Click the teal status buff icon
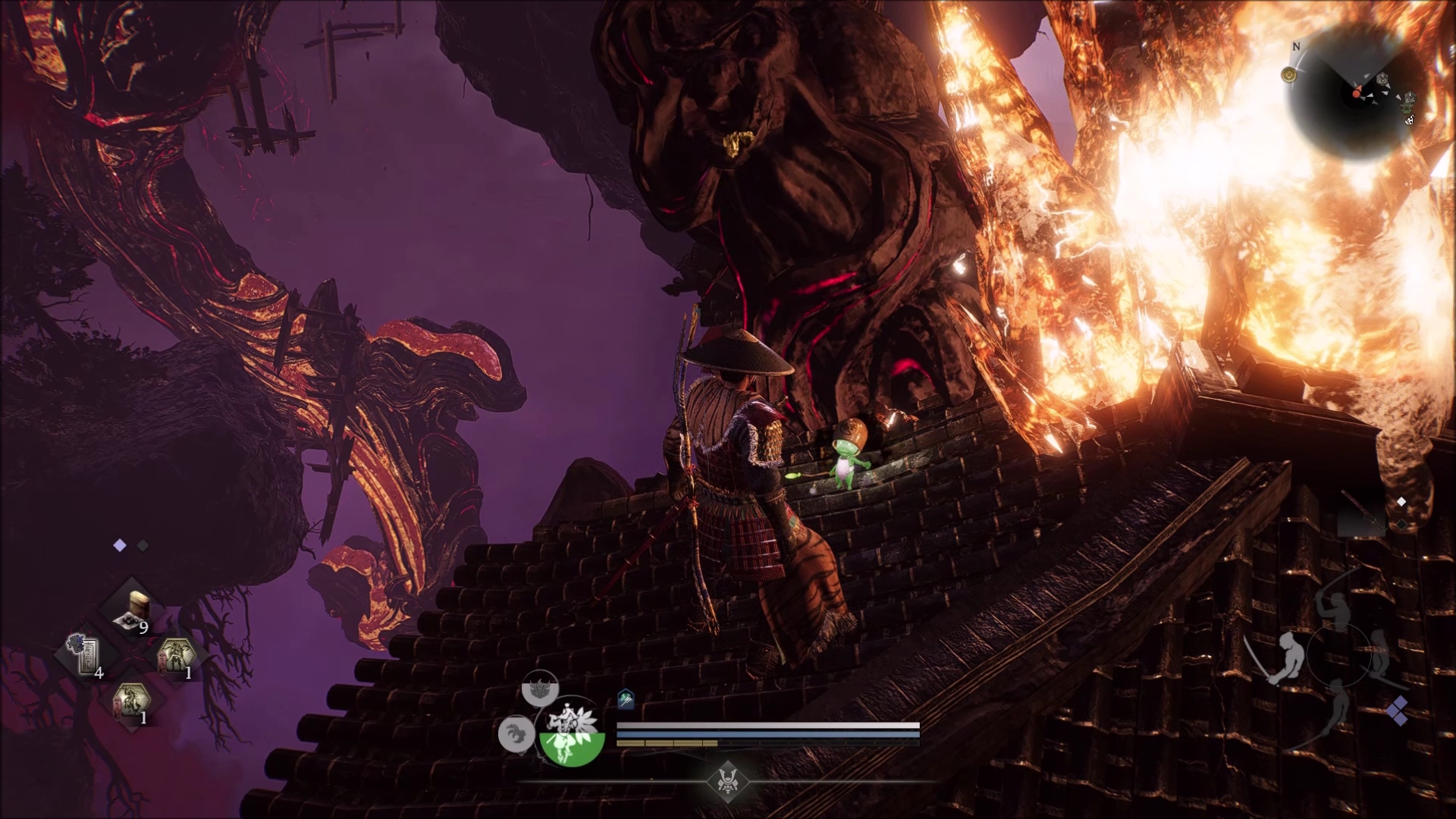 626,699
